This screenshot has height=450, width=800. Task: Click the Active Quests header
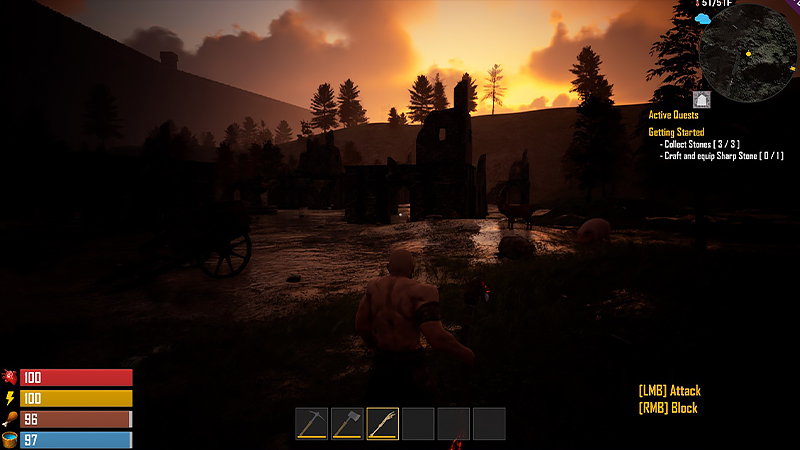click(x=674, y=115)
